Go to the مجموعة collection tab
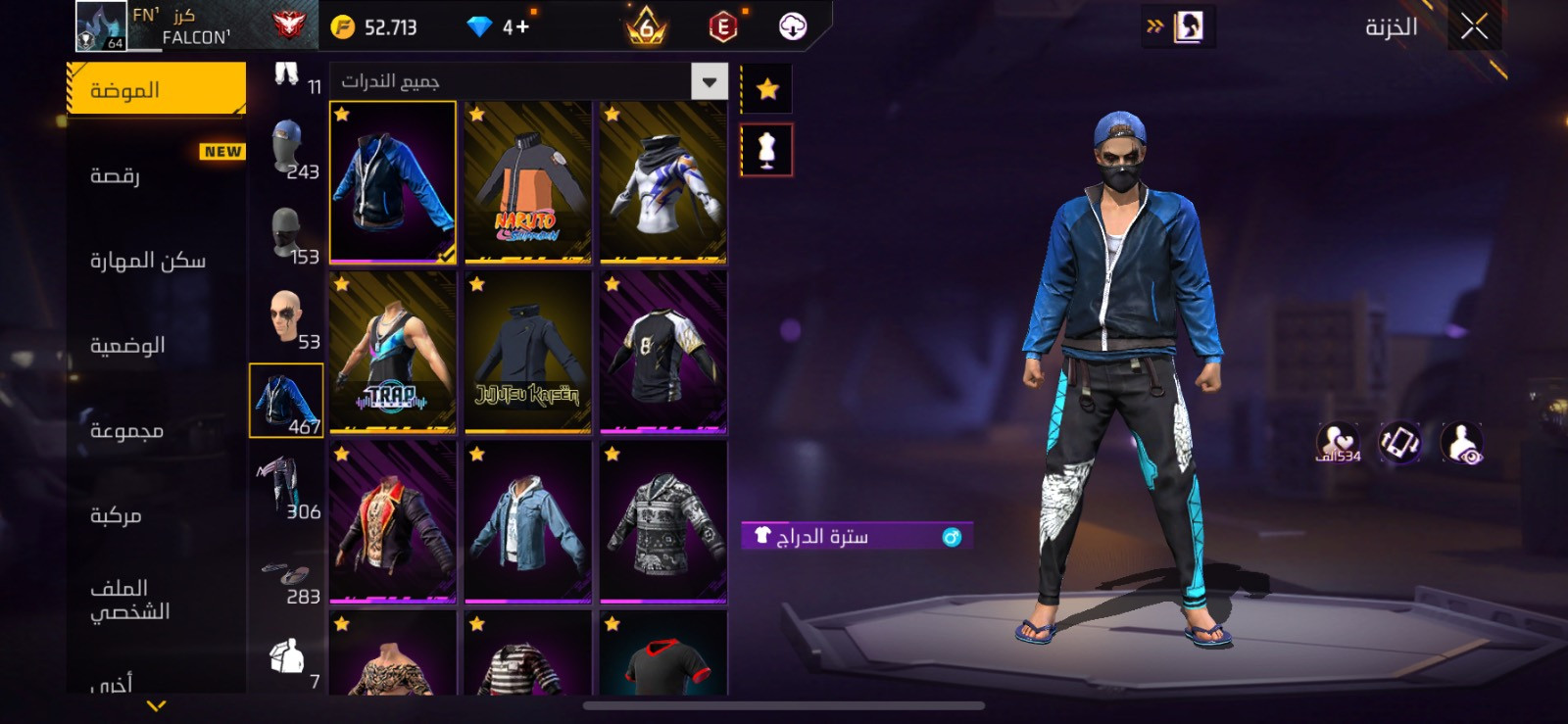 [157, 430]
